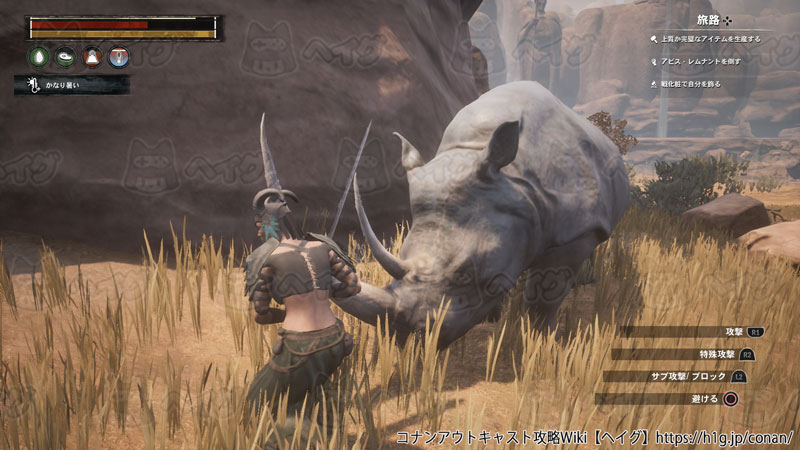Screen dimensions: 800x450
Task: Open the かなり暑い heat status notice
Action: (72, 86)
